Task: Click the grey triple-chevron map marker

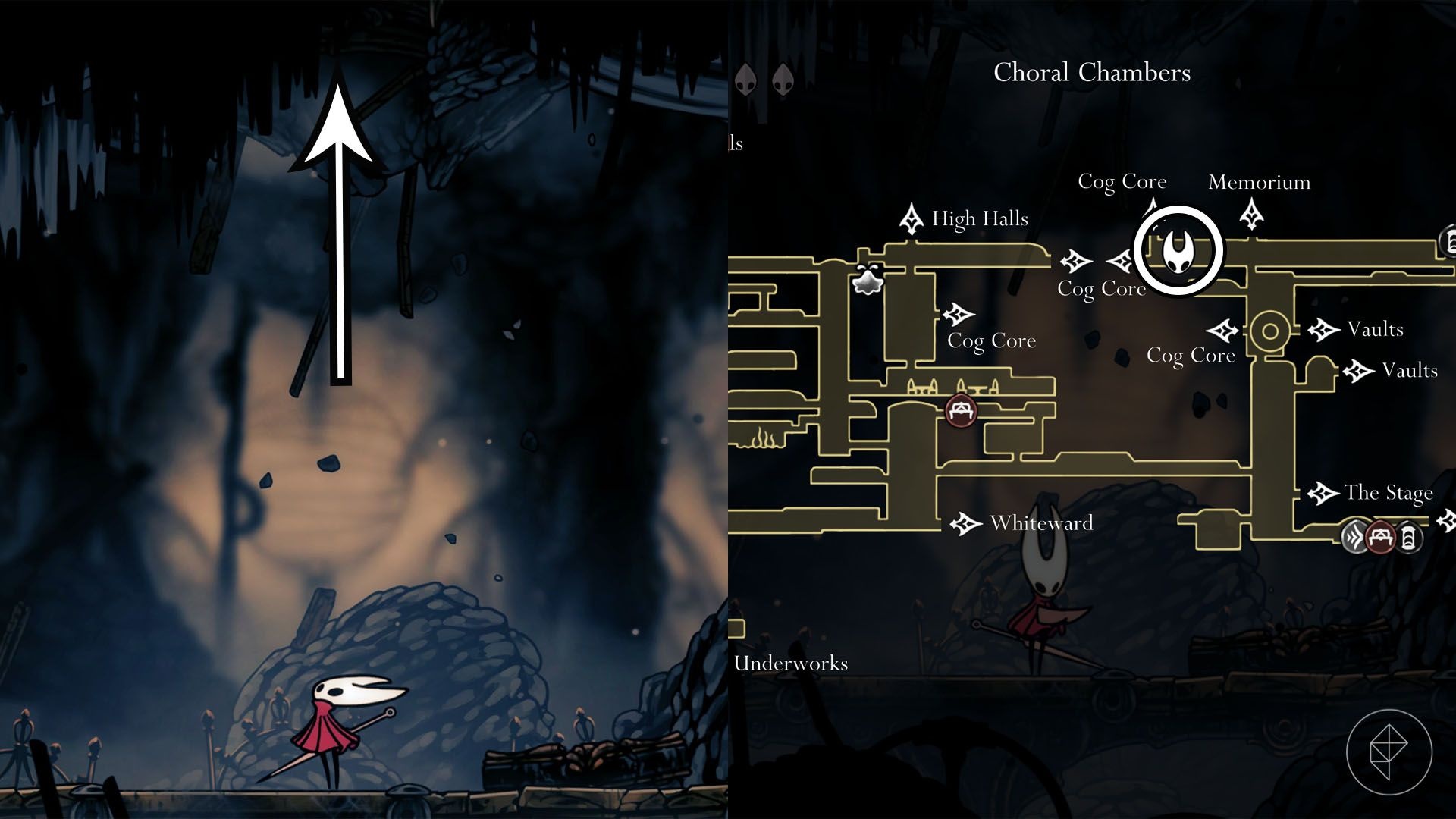Action: point(1355,538)
